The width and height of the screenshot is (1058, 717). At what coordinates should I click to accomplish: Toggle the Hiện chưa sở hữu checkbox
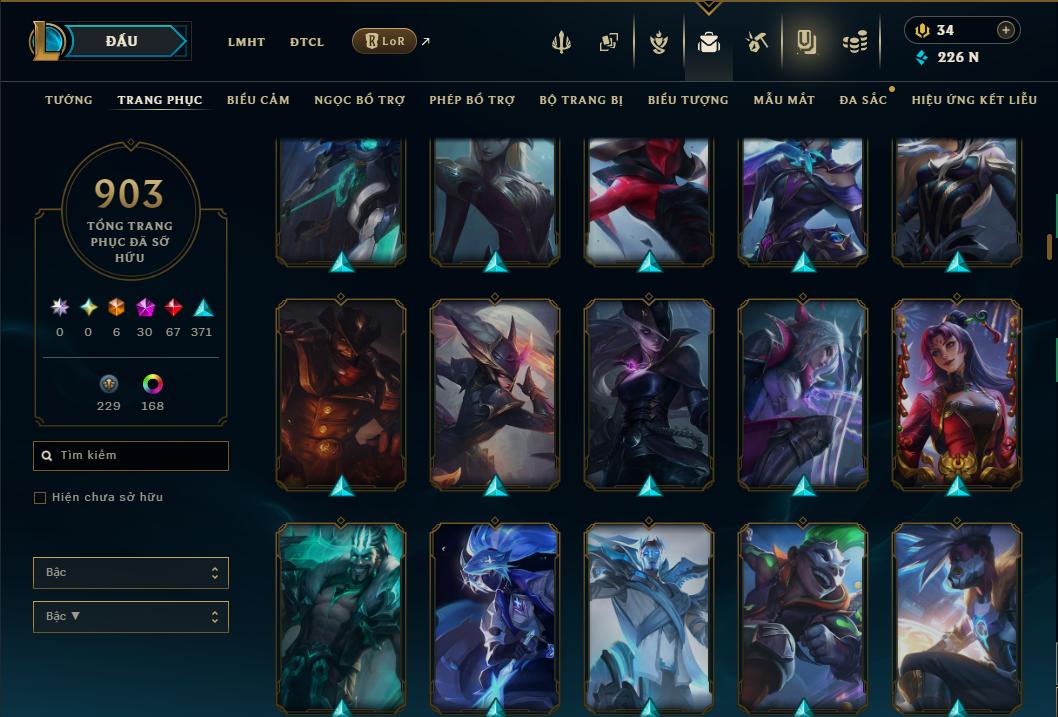click(40, 497)
